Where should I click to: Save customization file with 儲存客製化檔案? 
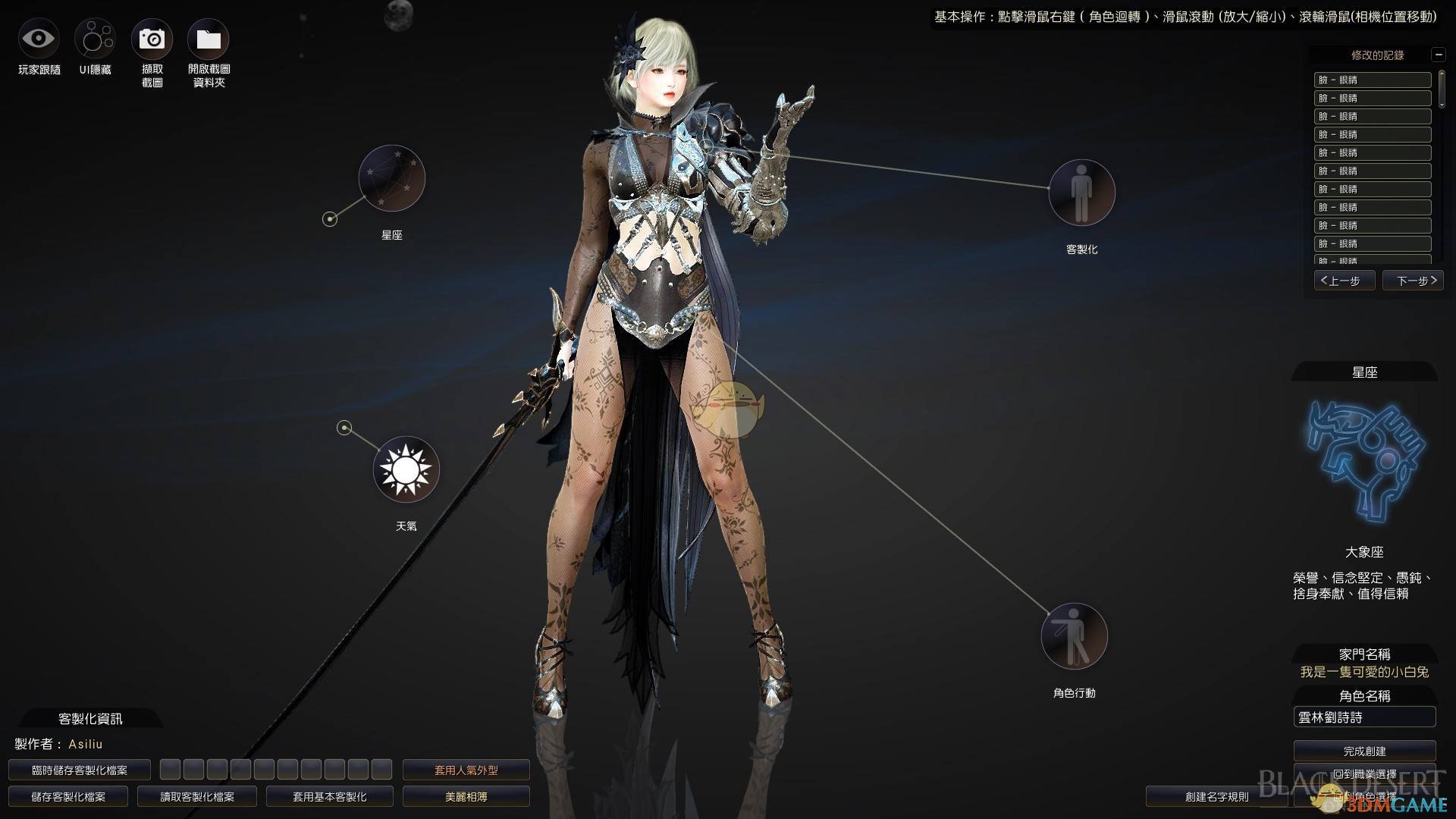pyautogui.click(x=68, y=796)
